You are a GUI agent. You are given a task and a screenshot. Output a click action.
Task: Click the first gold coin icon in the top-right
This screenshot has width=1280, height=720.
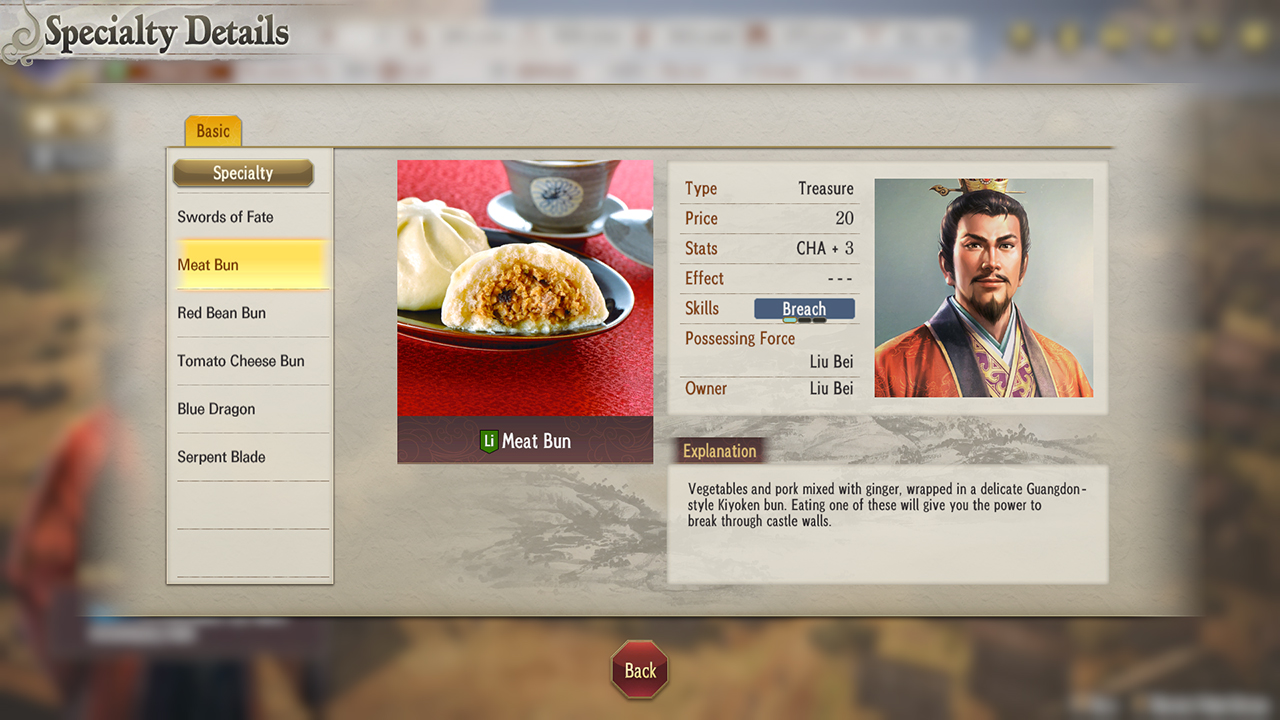pos(1018,35)
